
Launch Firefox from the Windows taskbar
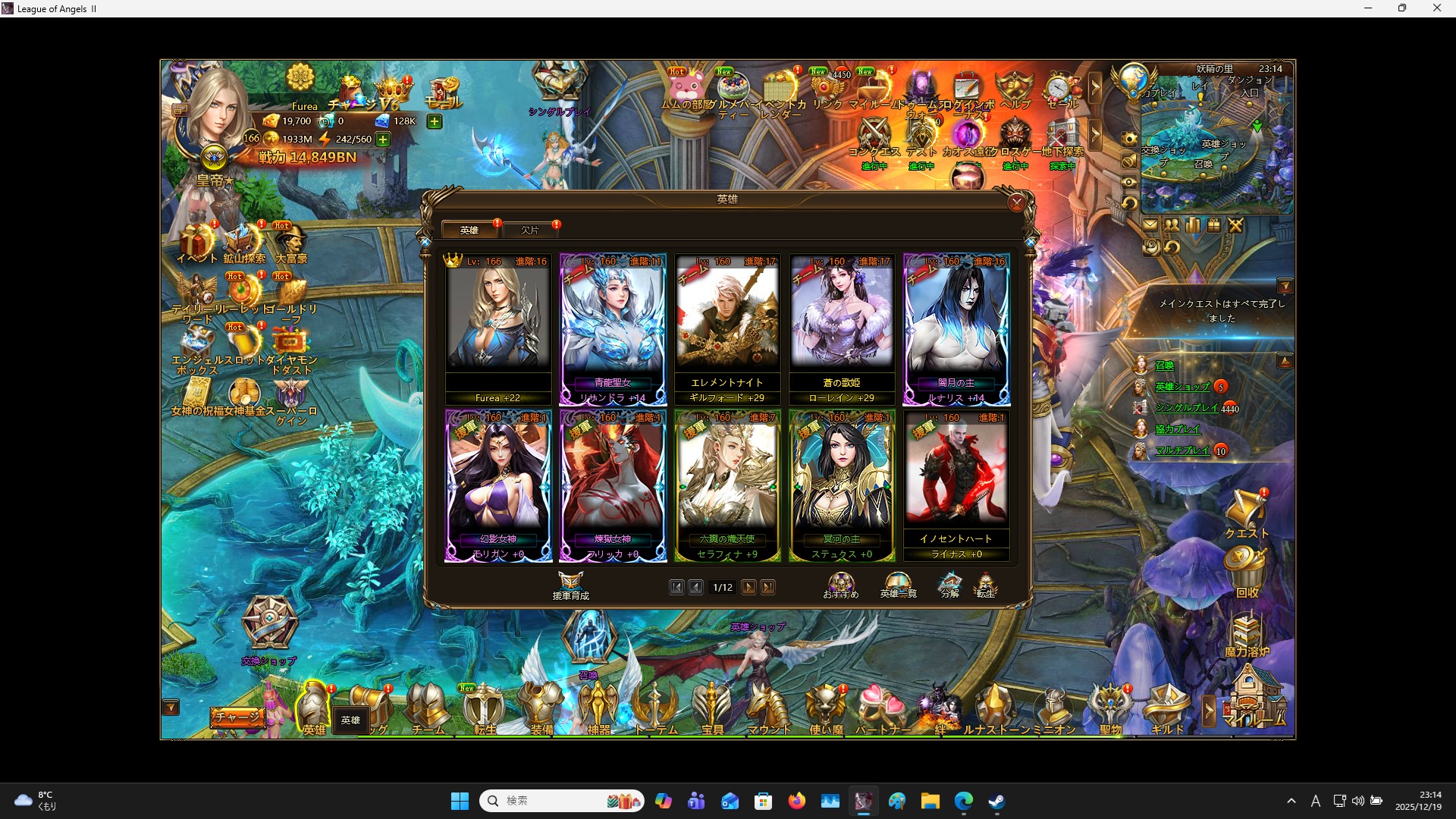point(797,800)
